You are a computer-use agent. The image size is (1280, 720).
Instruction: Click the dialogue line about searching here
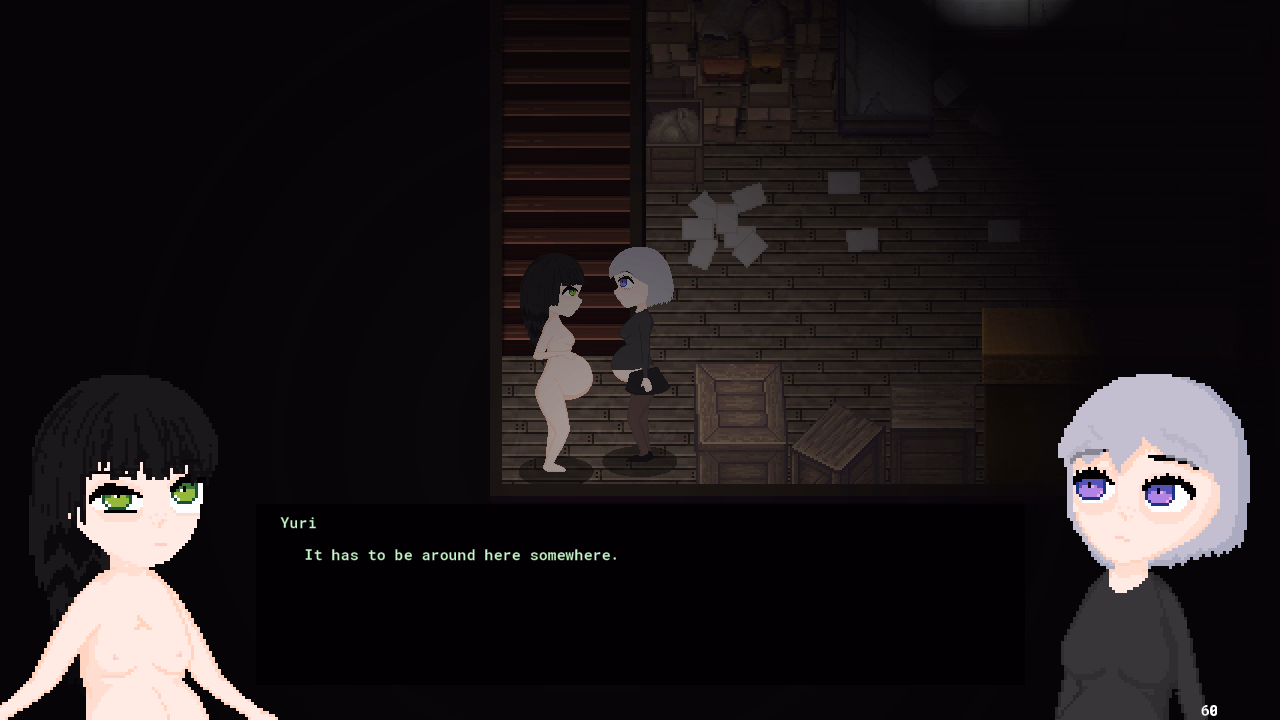tap(460, 555)
